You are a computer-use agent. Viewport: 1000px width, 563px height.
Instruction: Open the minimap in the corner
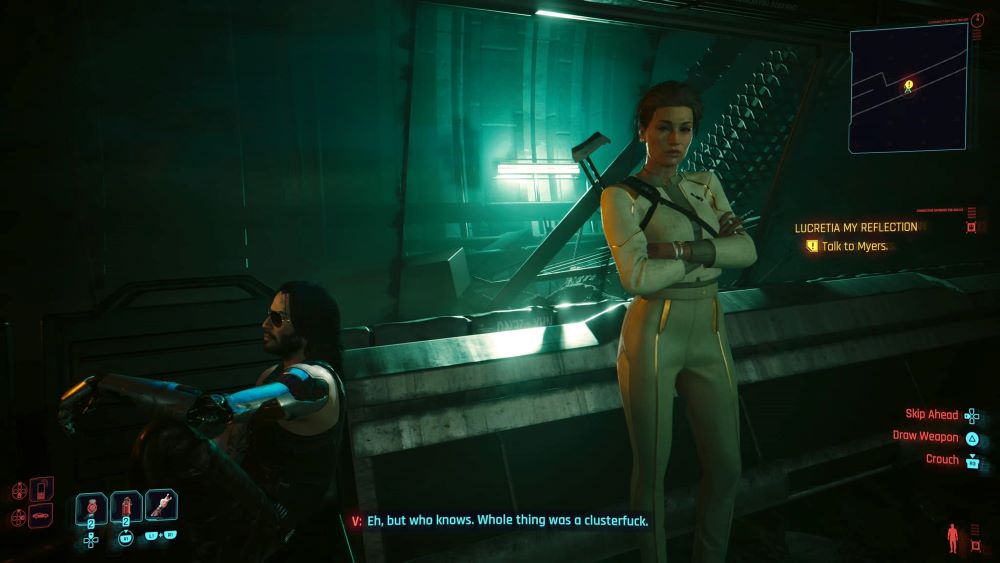click(908, 88)
